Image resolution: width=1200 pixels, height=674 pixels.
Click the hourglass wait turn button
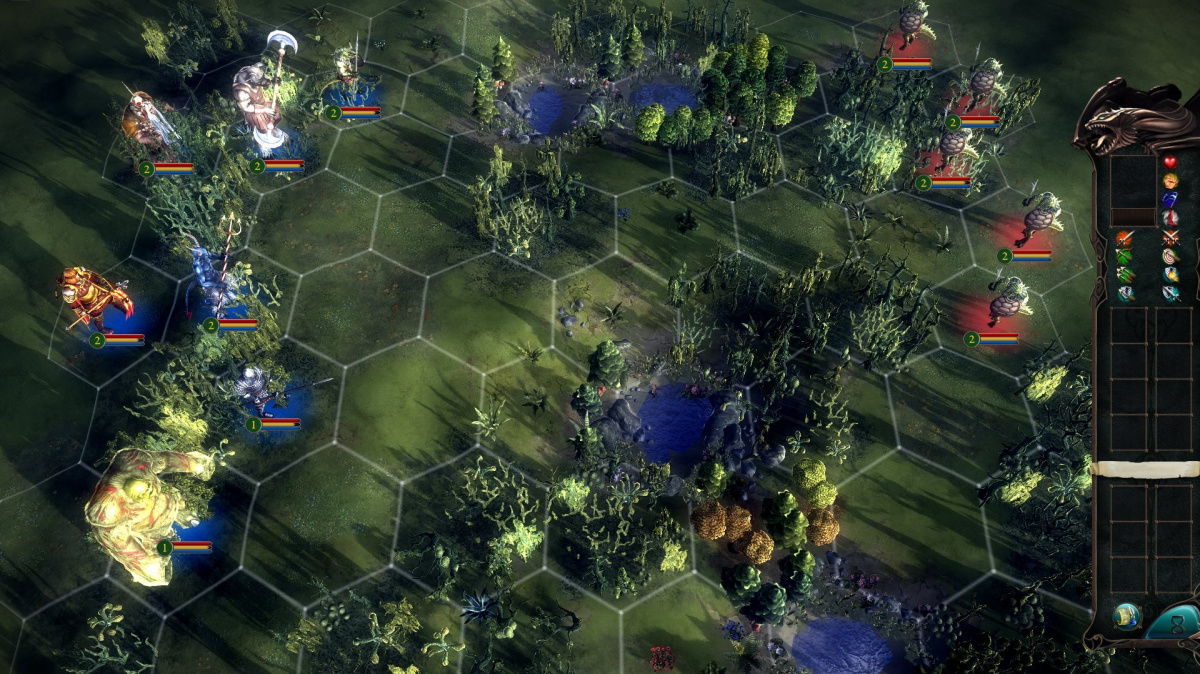click(x=1176, y=624)
